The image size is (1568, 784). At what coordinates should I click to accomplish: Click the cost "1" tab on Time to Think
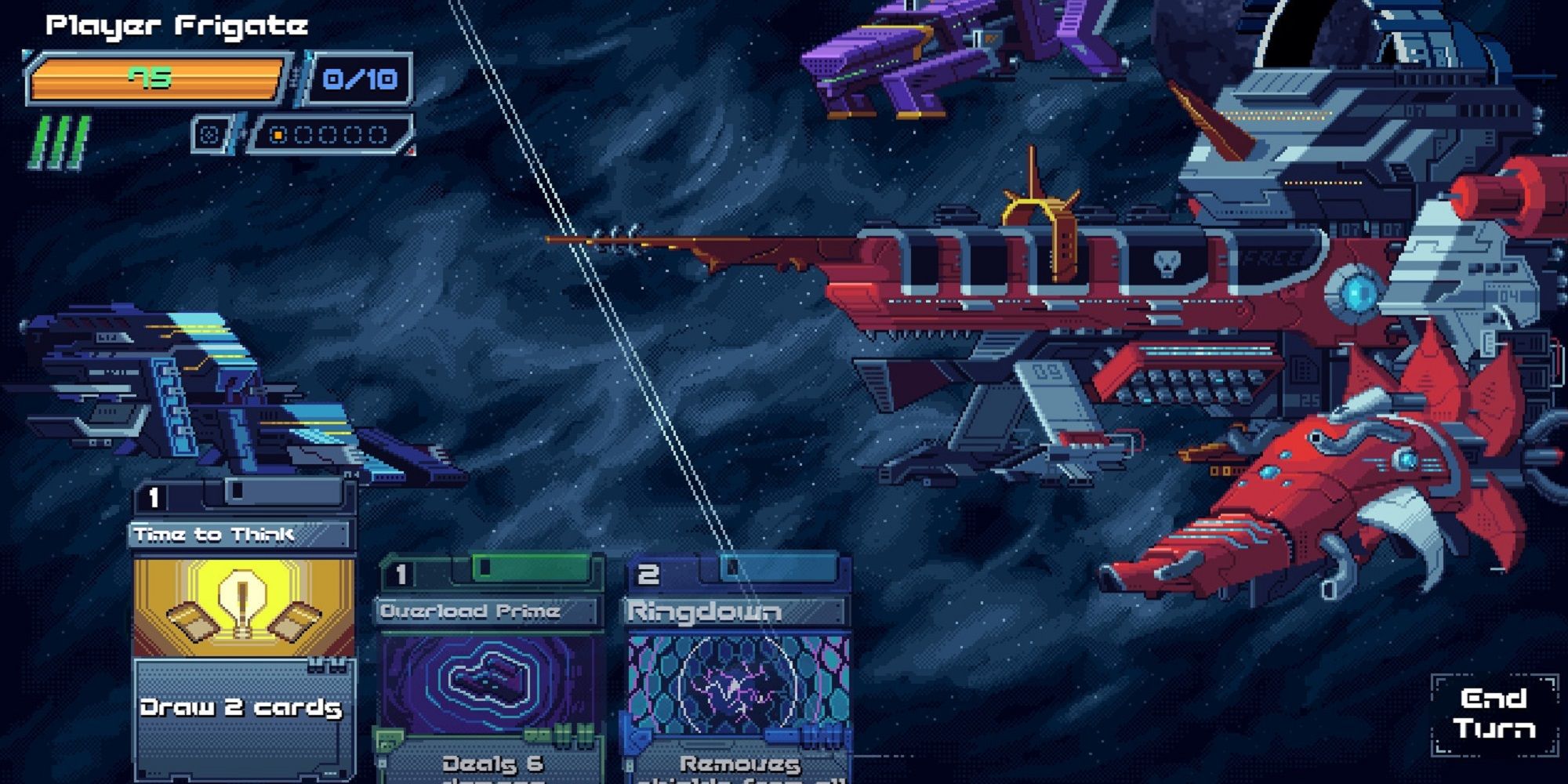point(152,497)
